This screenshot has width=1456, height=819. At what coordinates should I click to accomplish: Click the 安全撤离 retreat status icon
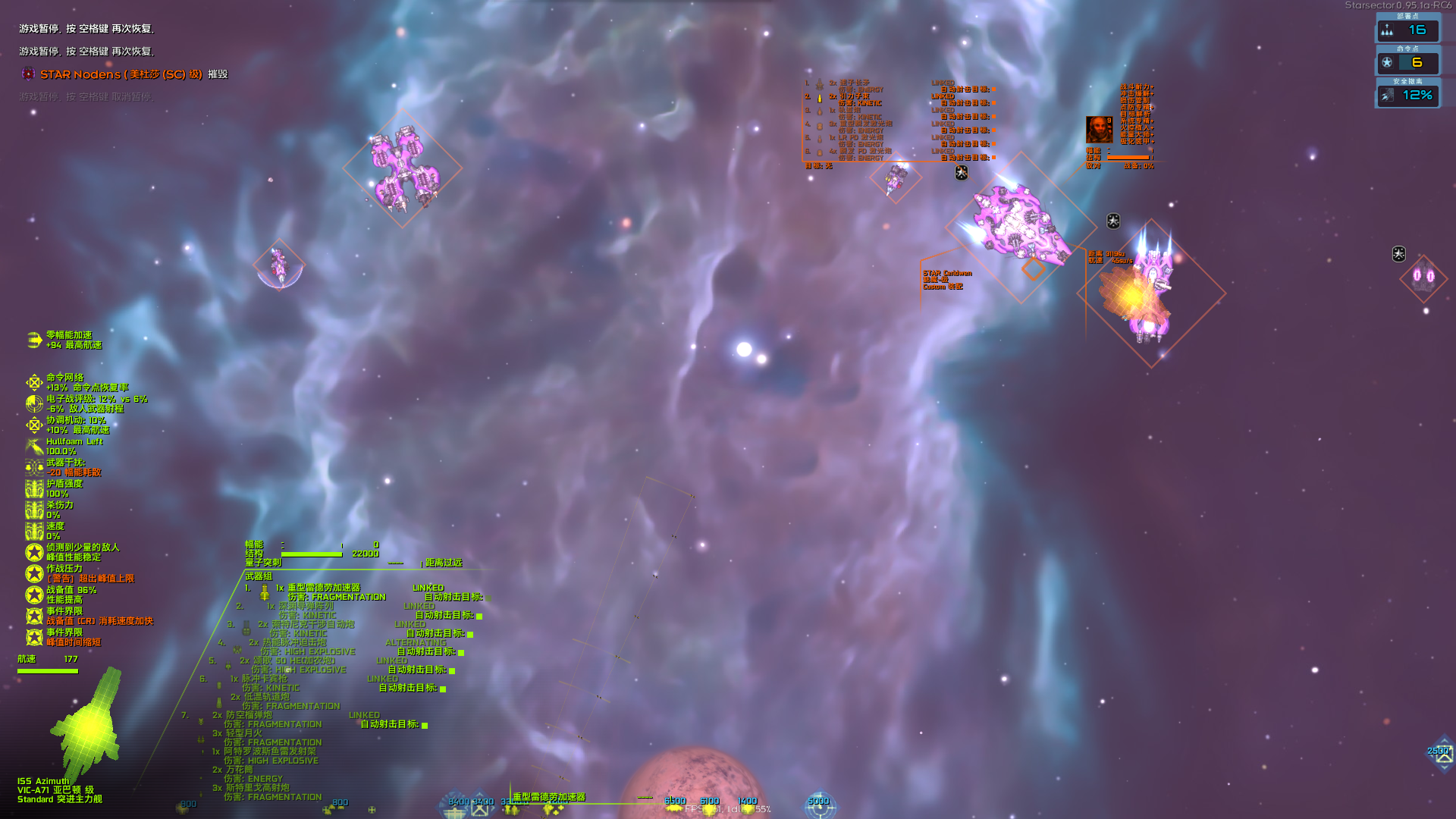click(x=1387, y=96)
